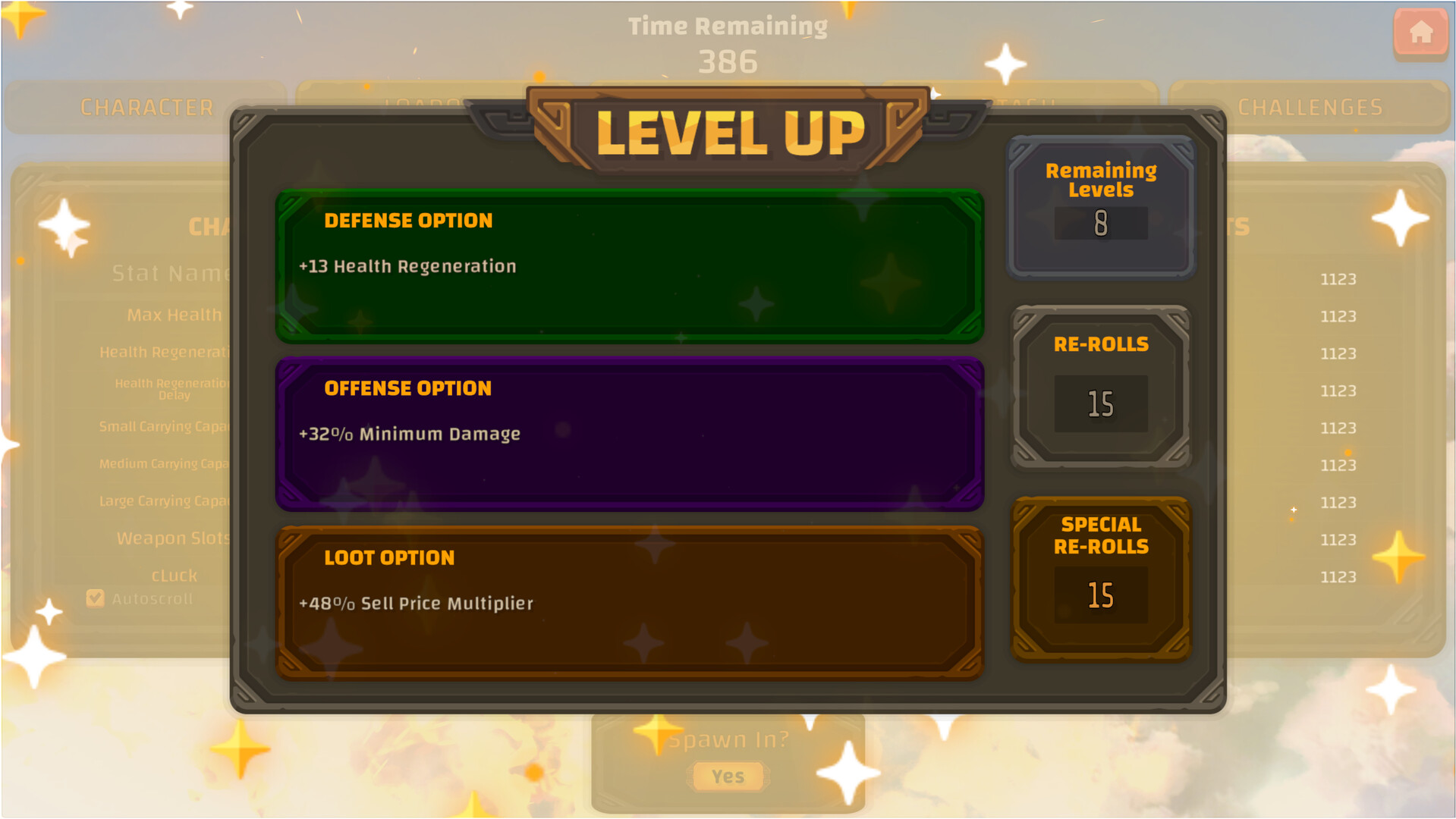
Task: Click the home icon in the top-right corner
Action: [1420, 33]
